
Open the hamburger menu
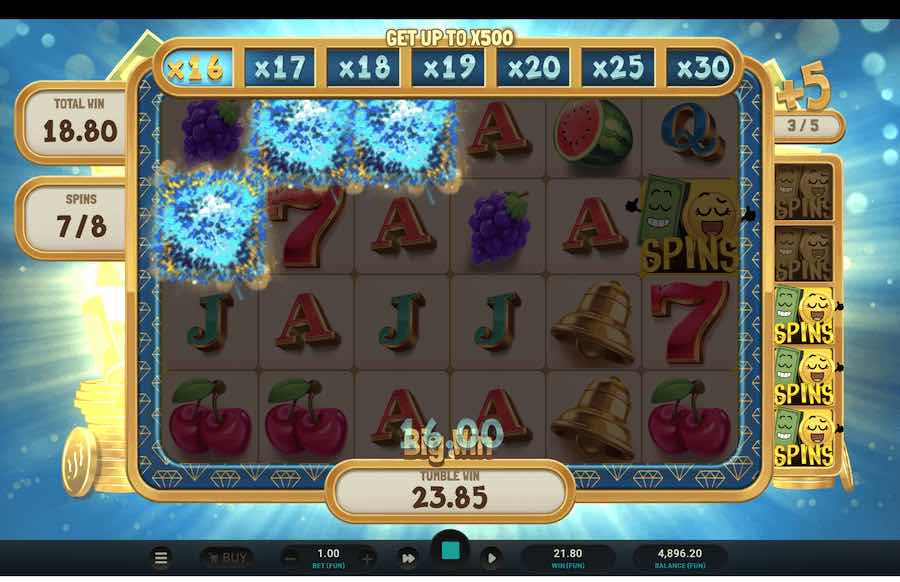160,558
